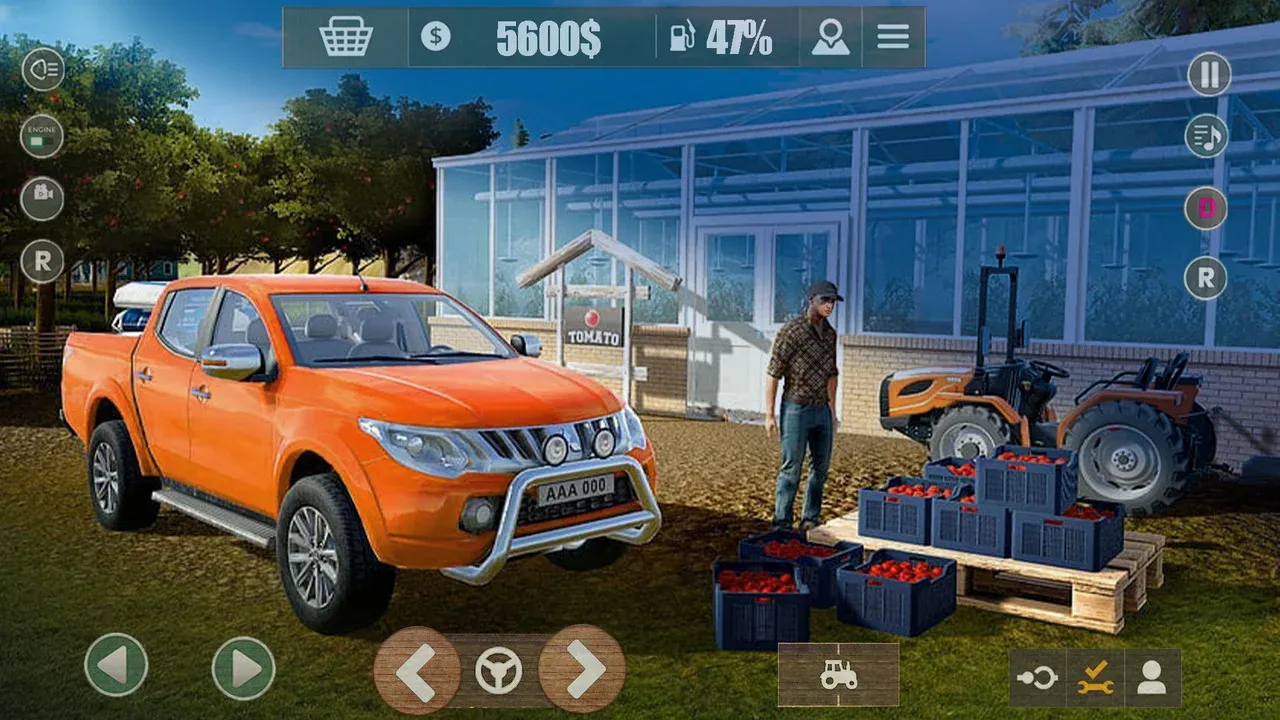Screen dimensions: 1280x720
Task: Open the hamburger menu
Action: pos(893,37)
